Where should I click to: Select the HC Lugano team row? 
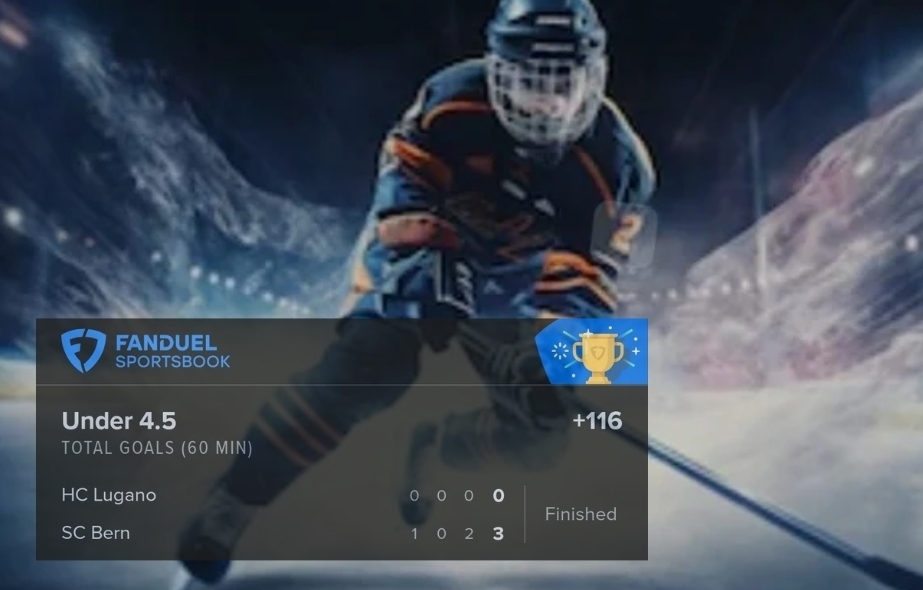[x=109, y=495]
